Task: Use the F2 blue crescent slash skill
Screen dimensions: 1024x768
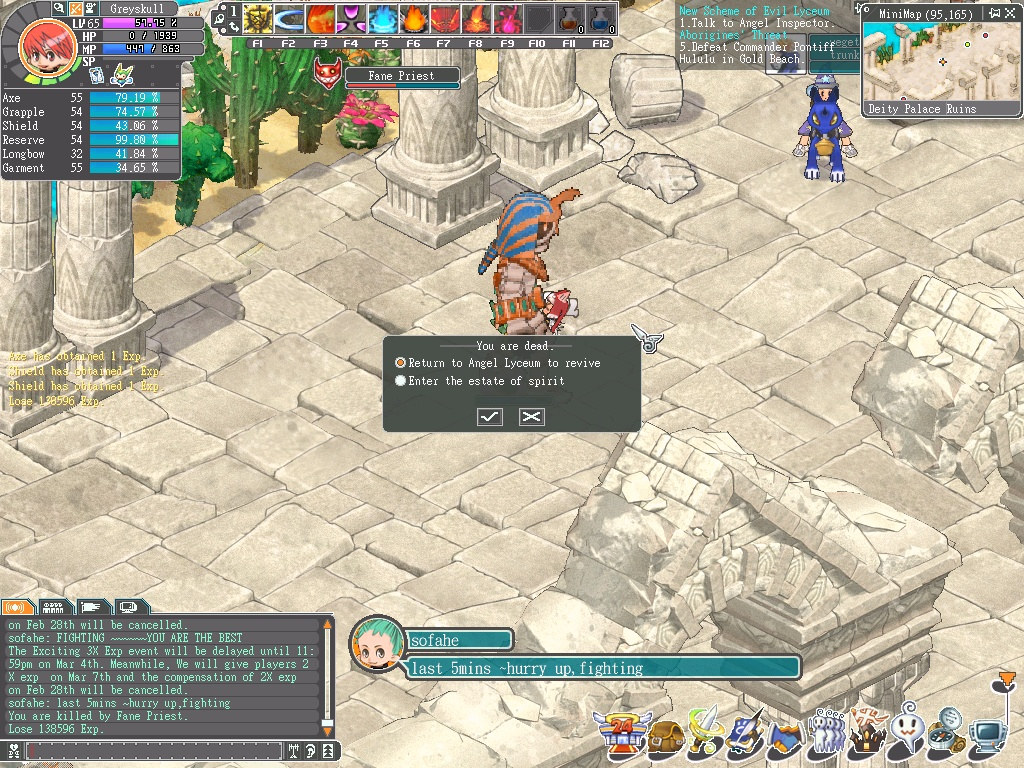Action: click(289, 20)
